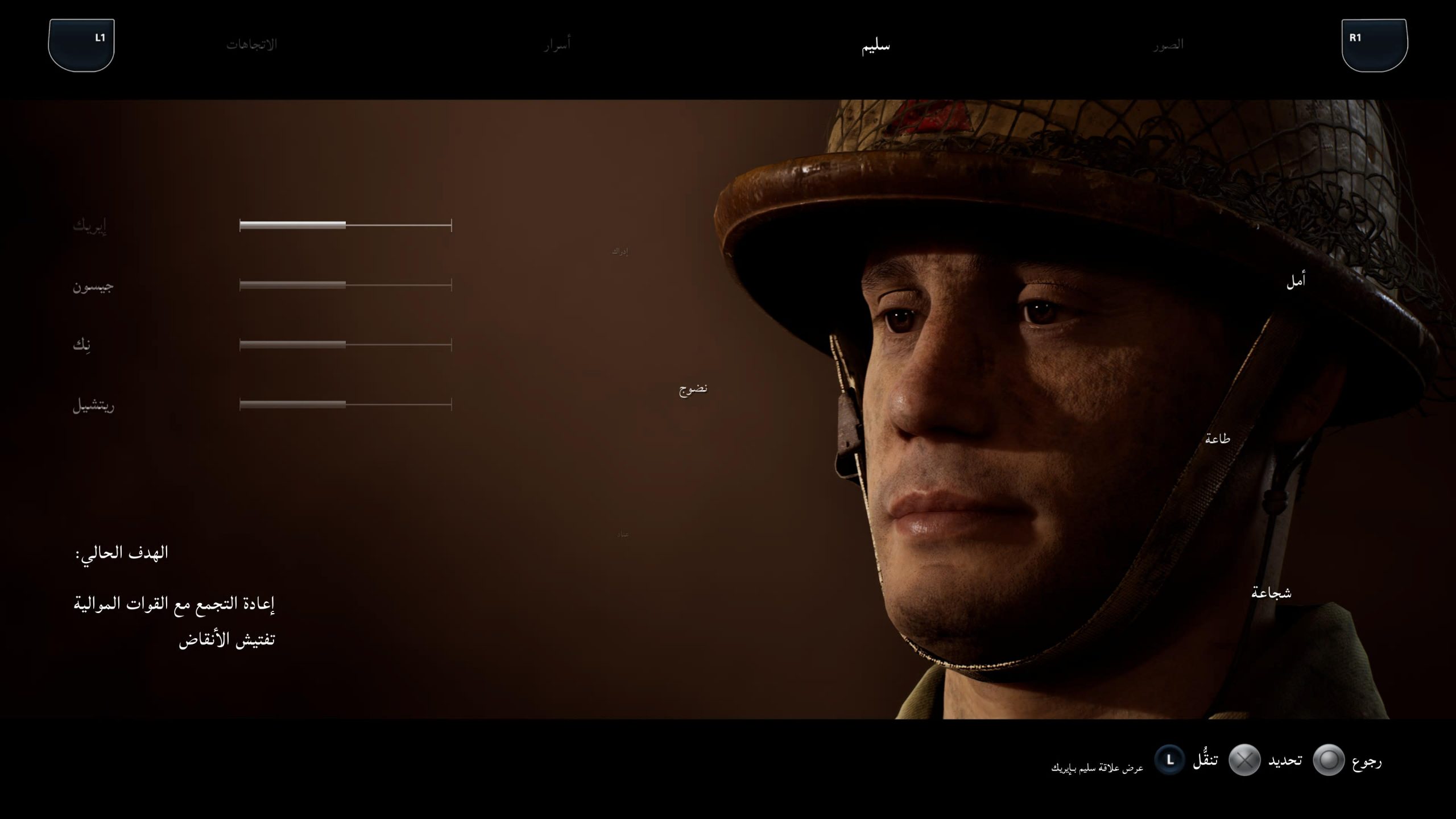Switch to the الاتجاهات tab
1456x819 pixels.
pyautogui.click(x=251, y=44)
